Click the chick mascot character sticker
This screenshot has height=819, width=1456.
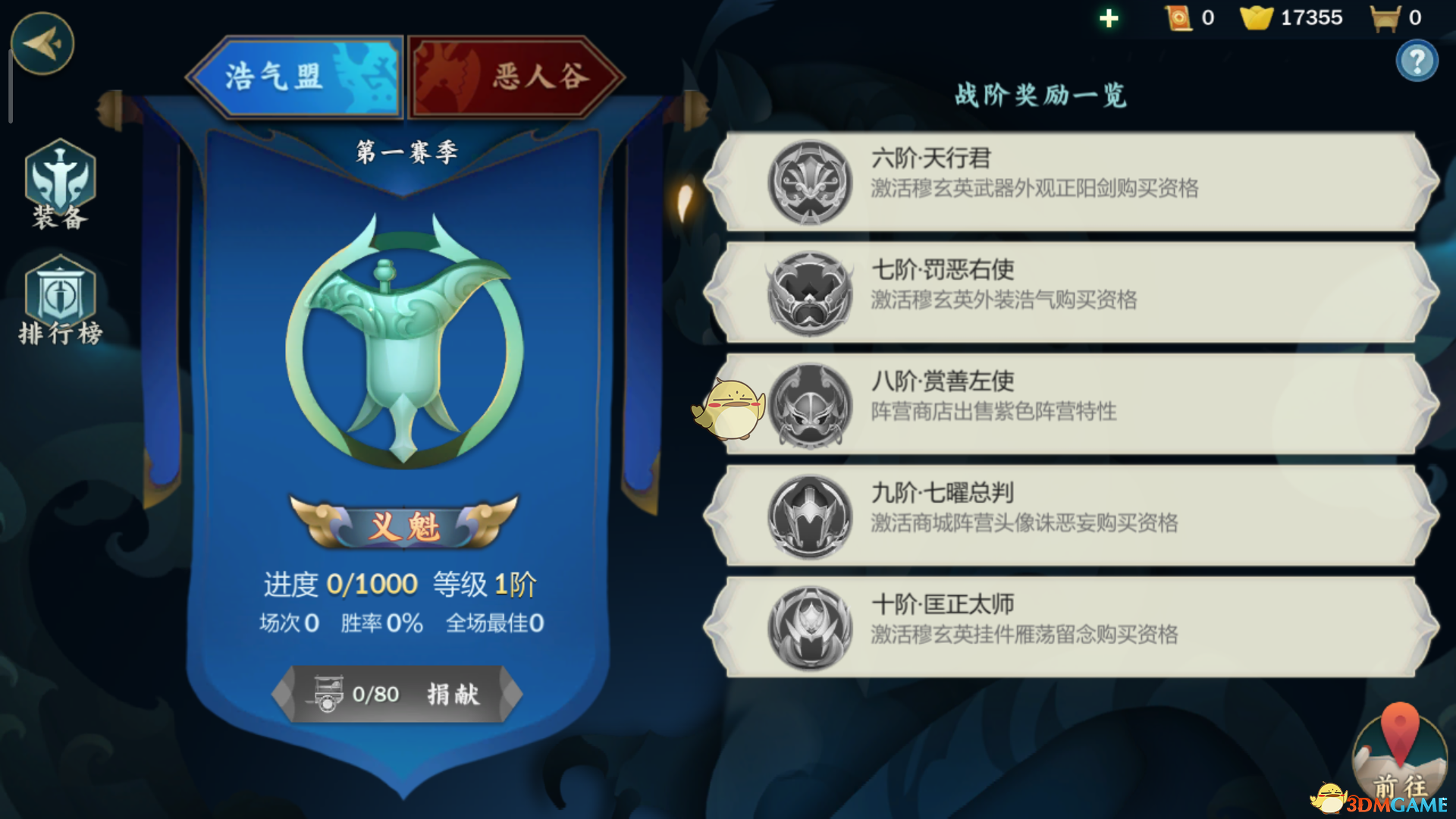pyautogui.click(x=728, y=409)
